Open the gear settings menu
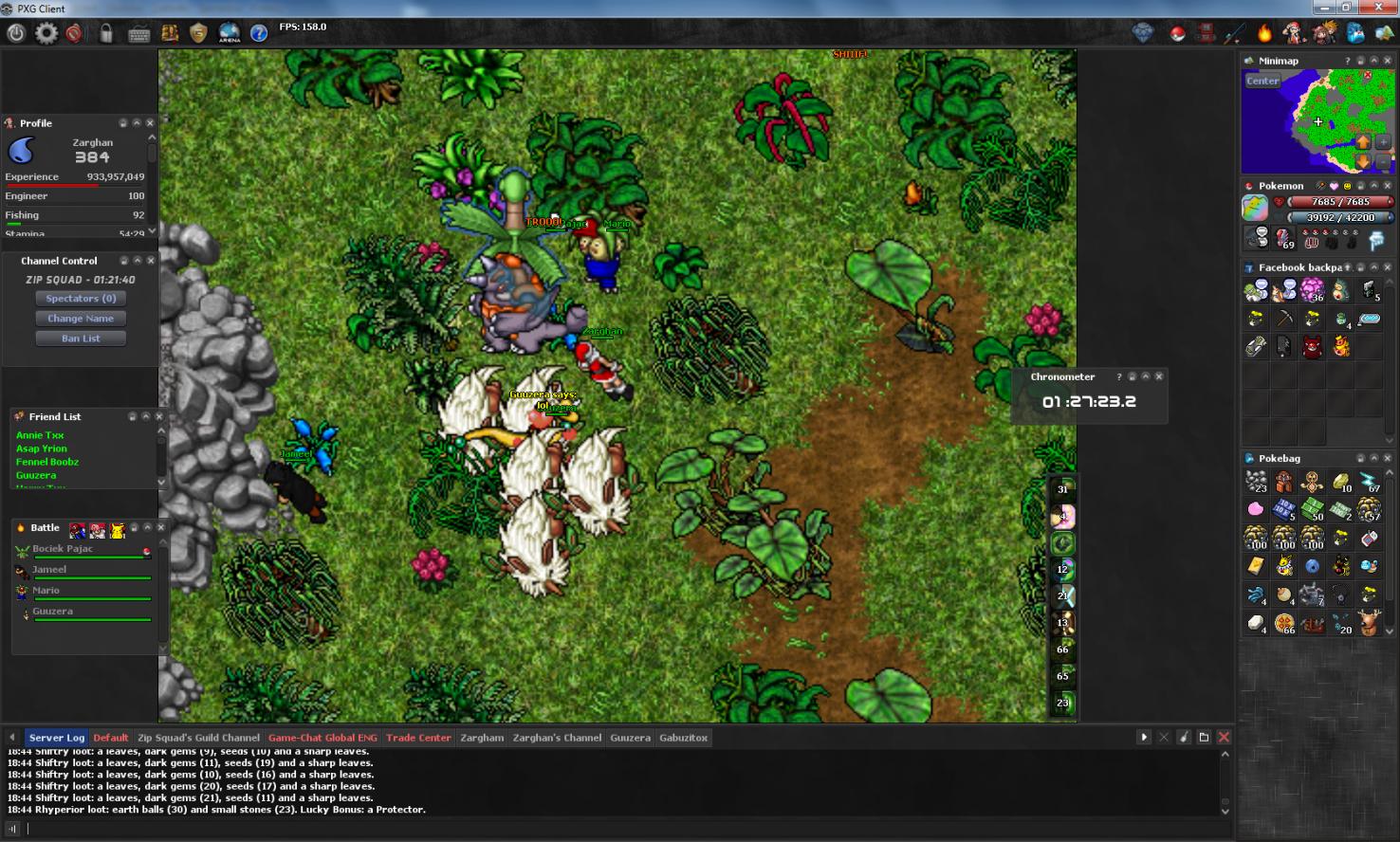The image size is (1400, 842). coord(46,33)
